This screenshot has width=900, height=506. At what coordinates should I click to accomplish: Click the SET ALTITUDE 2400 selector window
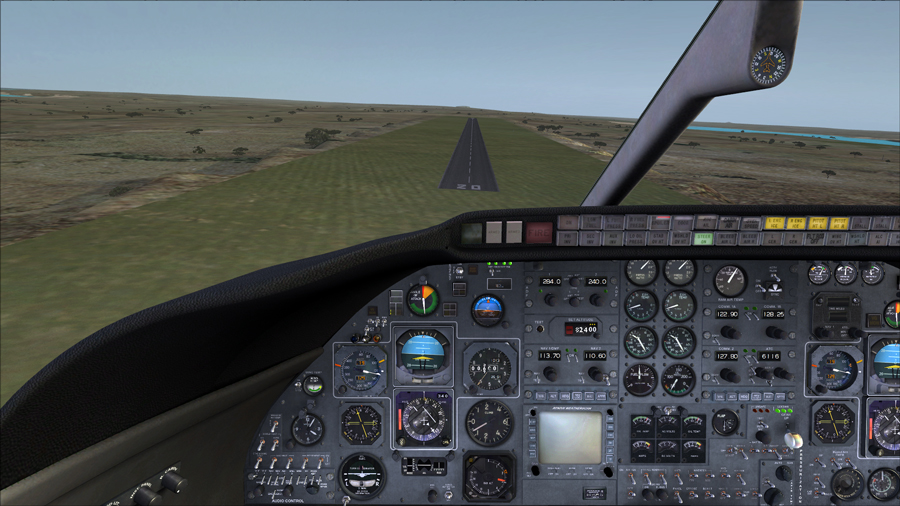[580, 328]
